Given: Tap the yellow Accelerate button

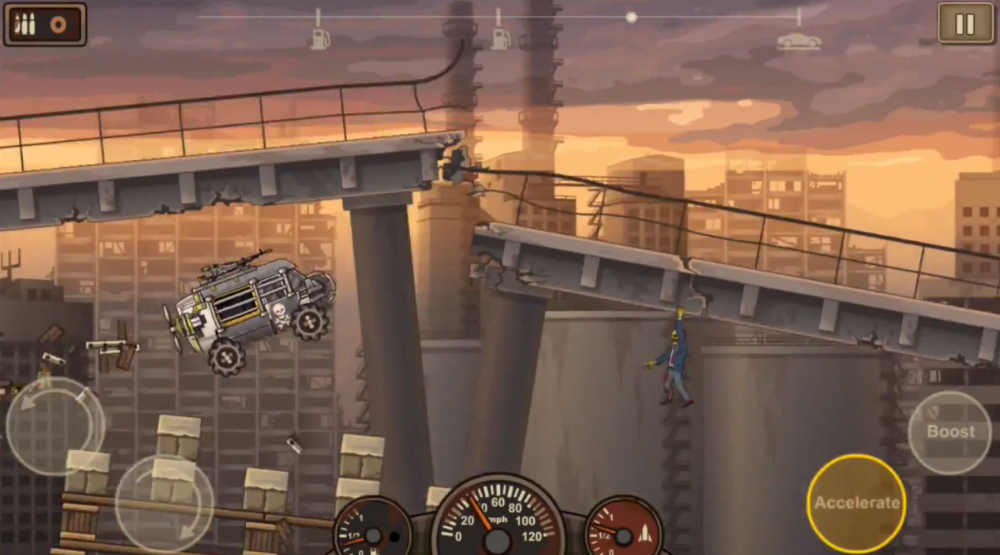Looking at the screenshot, I should coord(856,503).
